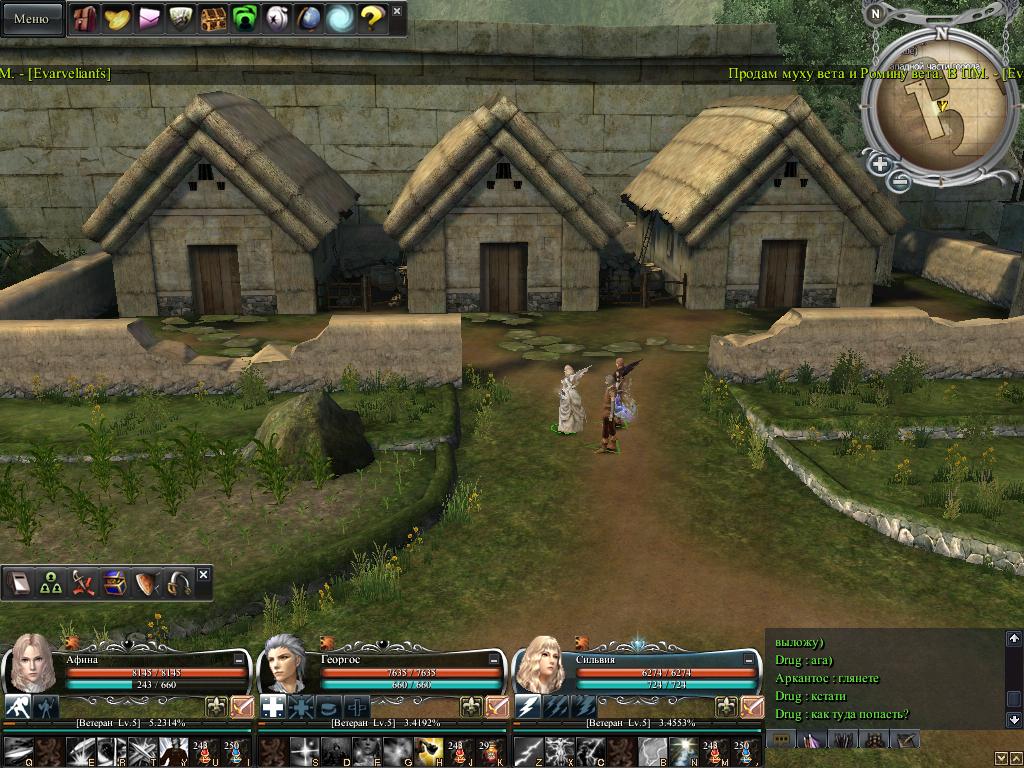Switch to the speech bubble chat tab
This screenshot has height=768, width=1024.
(x=780, y=739)
